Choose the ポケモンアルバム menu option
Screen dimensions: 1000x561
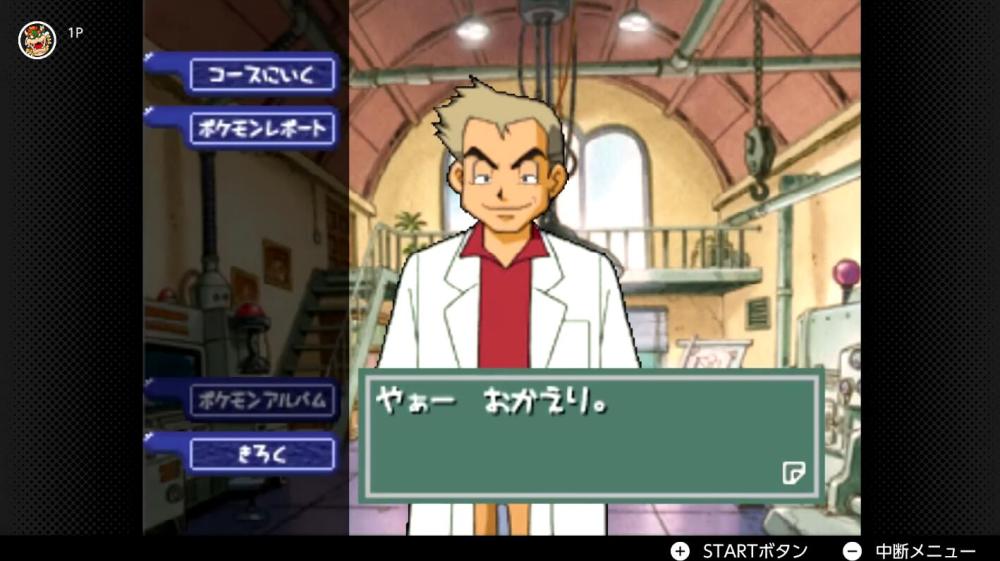[x=263, y=401]
